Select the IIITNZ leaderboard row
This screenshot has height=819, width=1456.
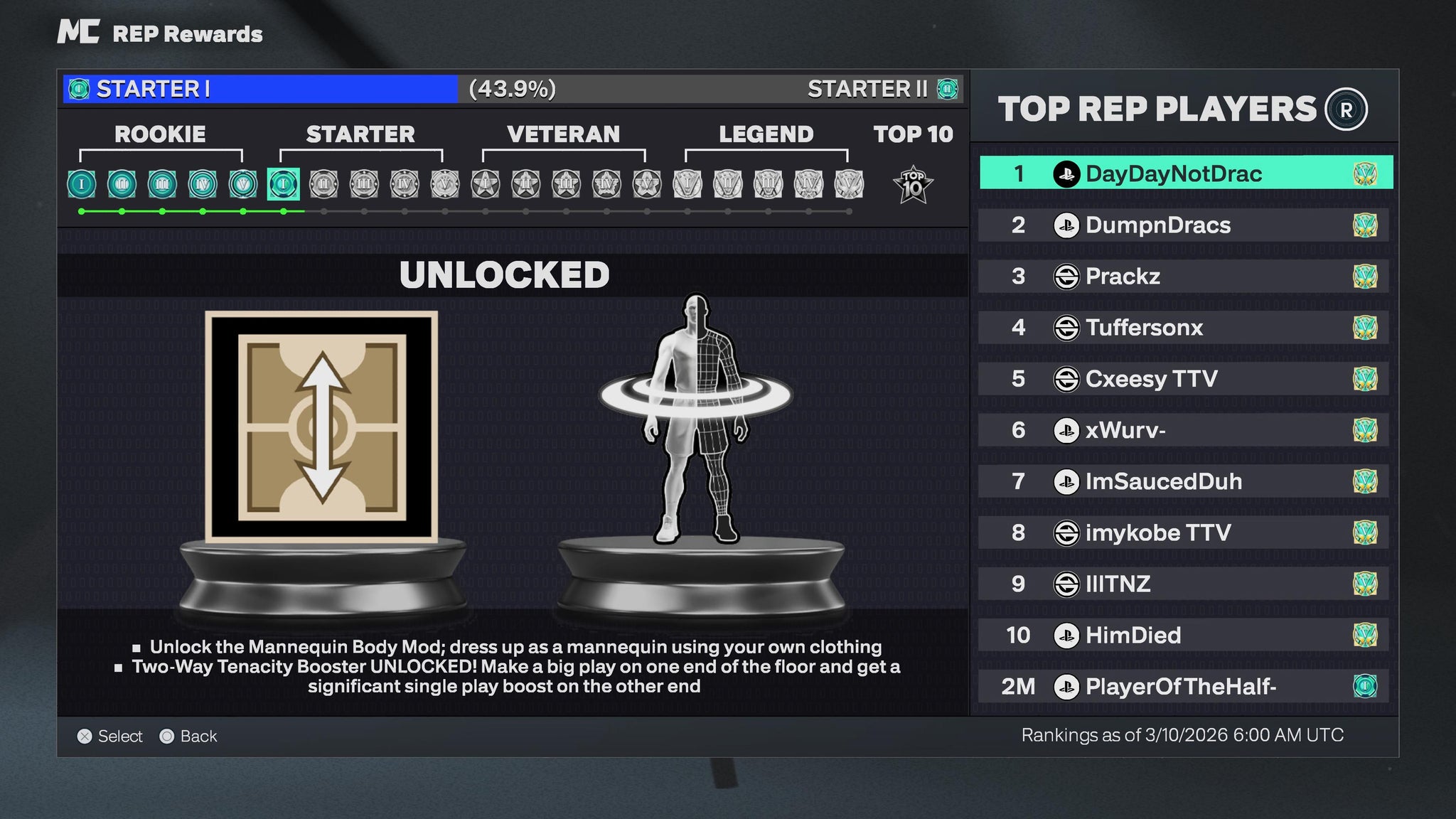1183,584
